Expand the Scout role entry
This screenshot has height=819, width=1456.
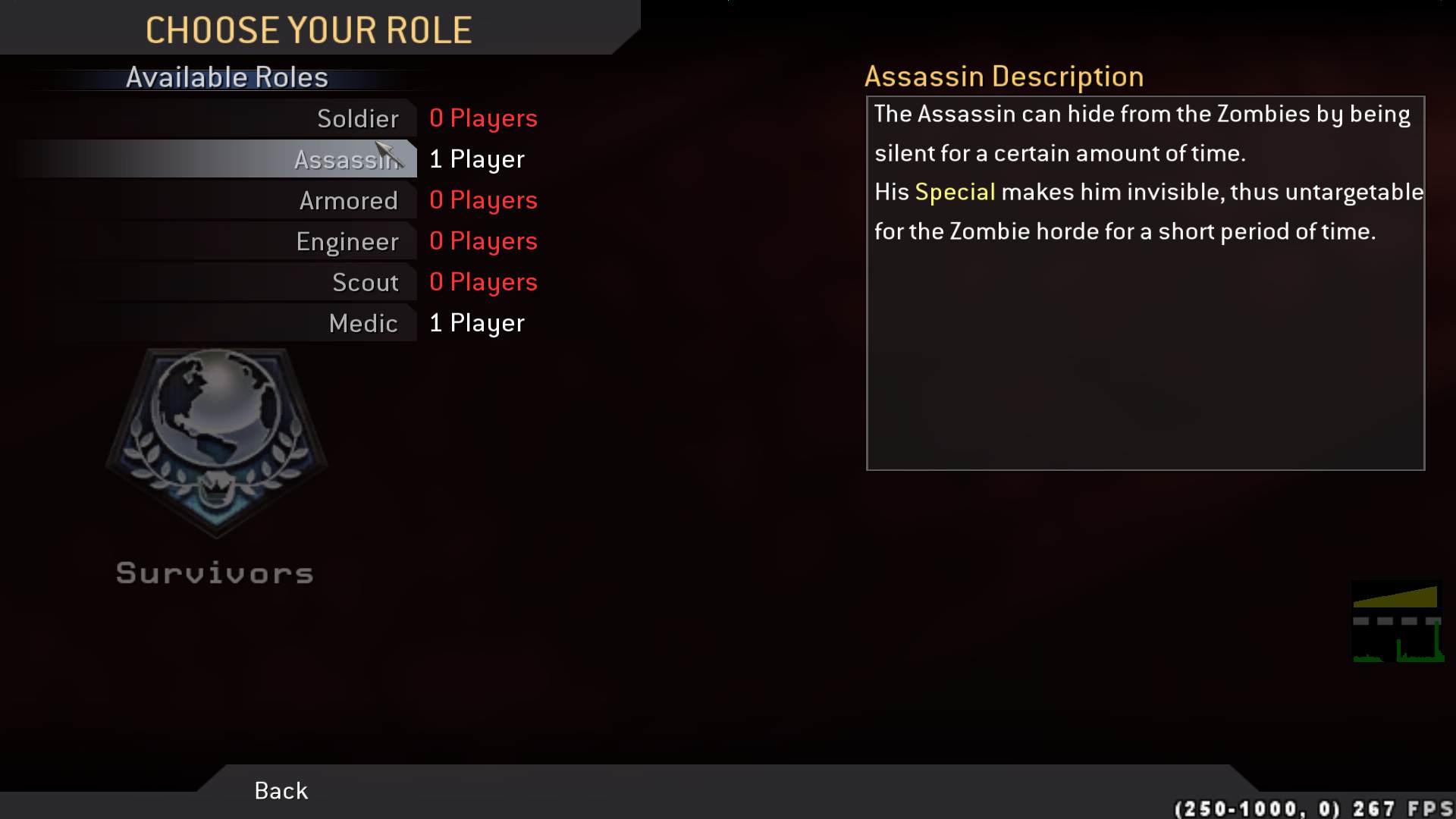click(366, 281)
